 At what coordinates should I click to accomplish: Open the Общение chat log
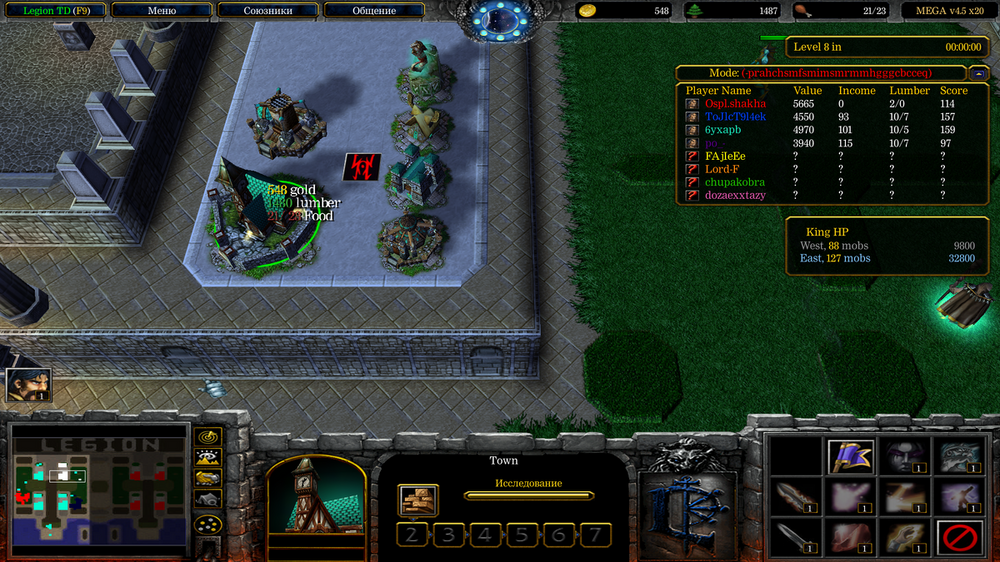374,11
